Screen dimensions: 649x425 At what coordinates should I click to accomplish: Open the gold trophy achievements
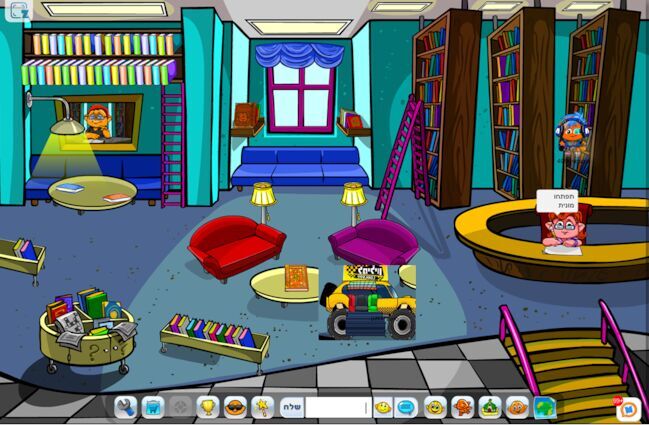[x=208, y=407]
